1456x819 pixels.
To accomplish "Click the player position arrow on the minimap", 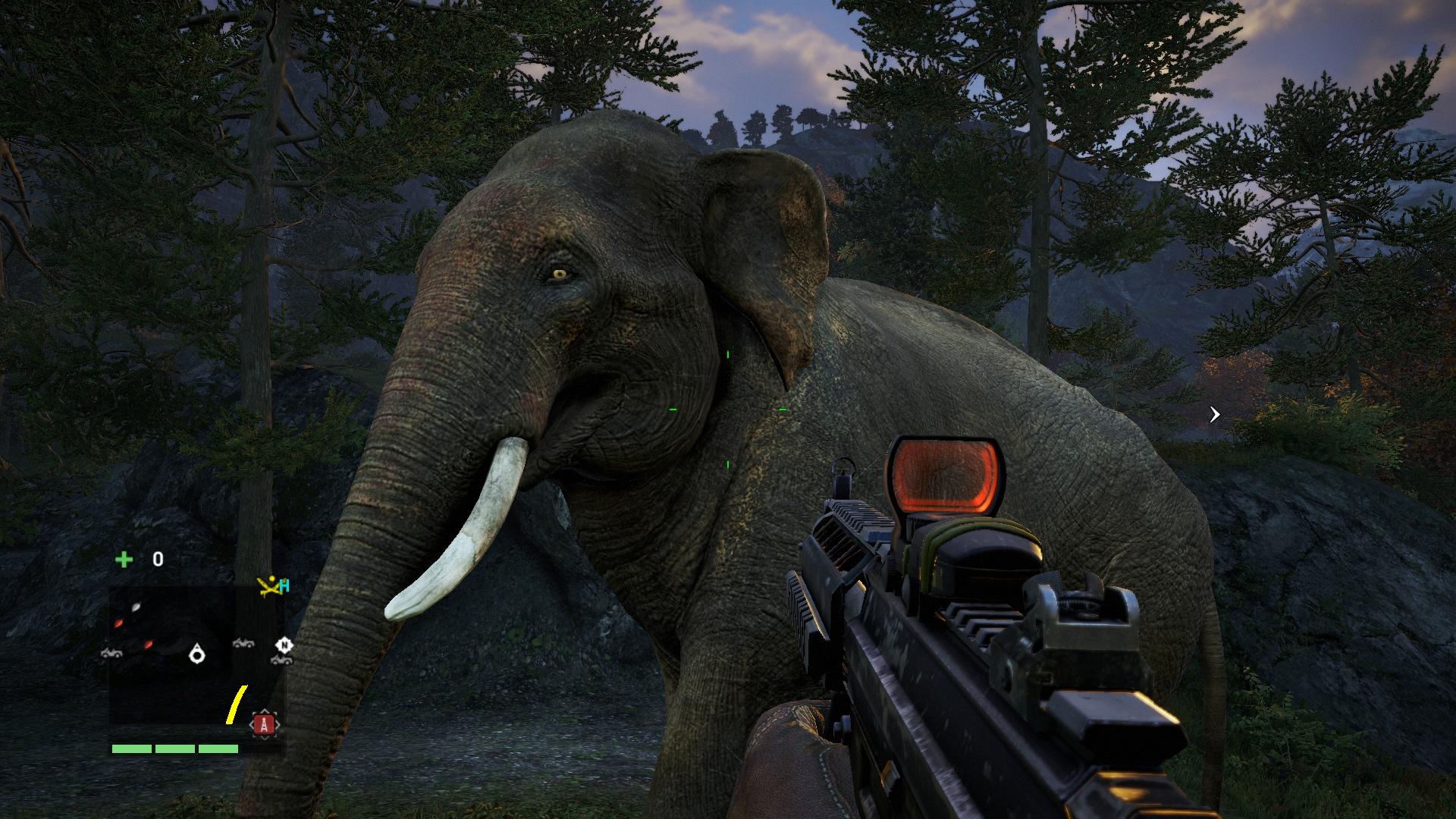I will (x=197, y=653).
